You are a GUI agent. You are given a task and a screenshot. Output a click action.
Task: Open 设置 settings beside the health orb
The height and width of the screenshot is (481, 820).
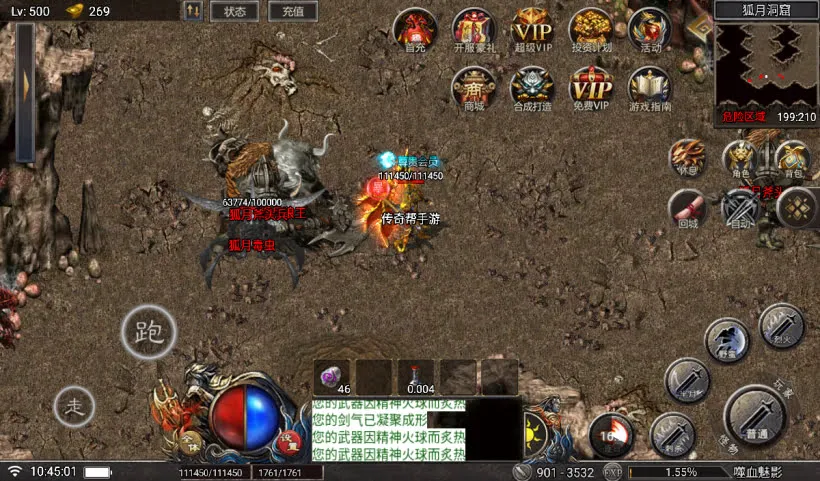click(x=289, y=440)
